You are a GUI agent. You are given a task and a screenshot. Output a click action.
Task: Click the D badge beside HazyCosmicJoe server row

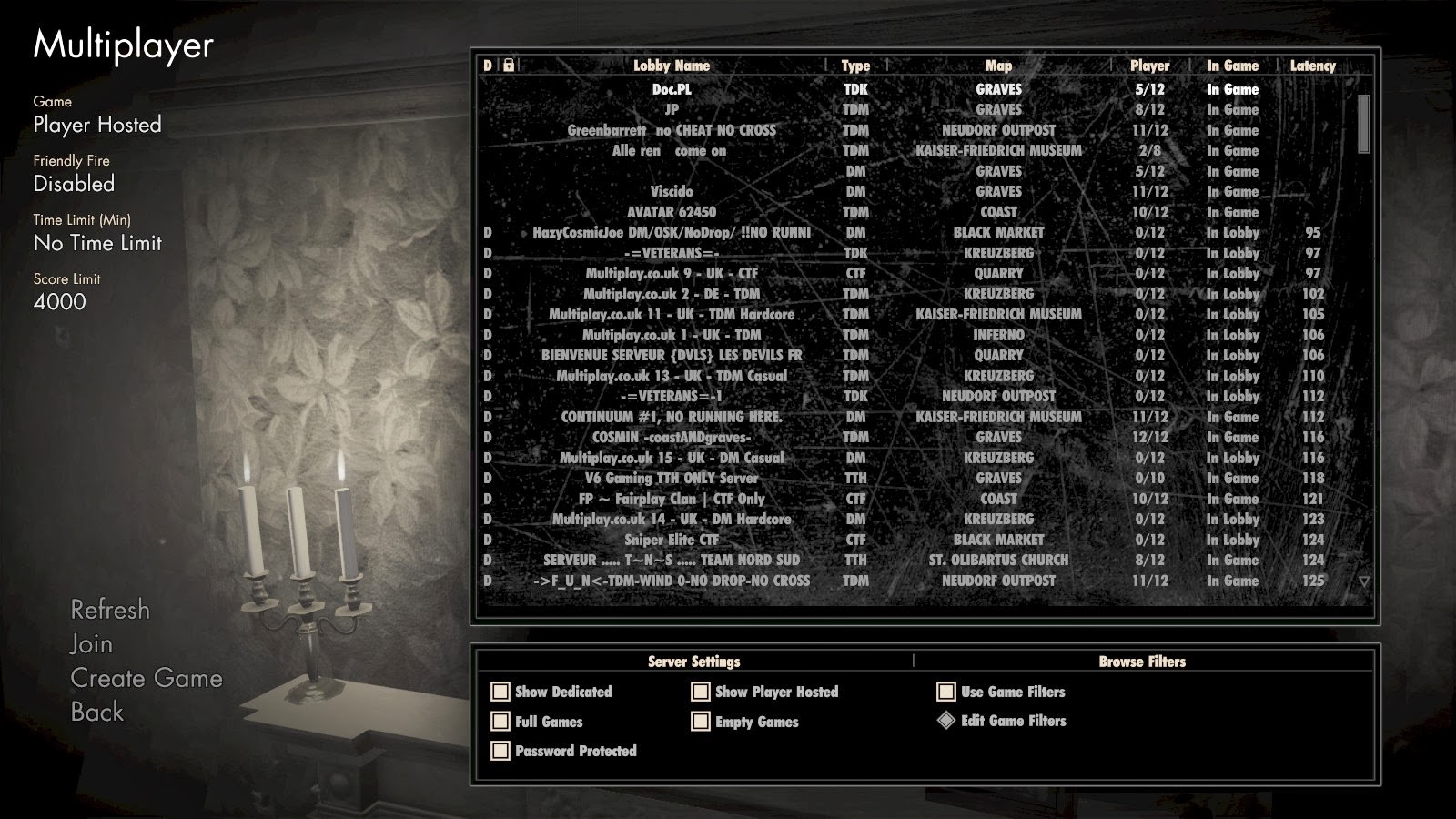point(486,233)
